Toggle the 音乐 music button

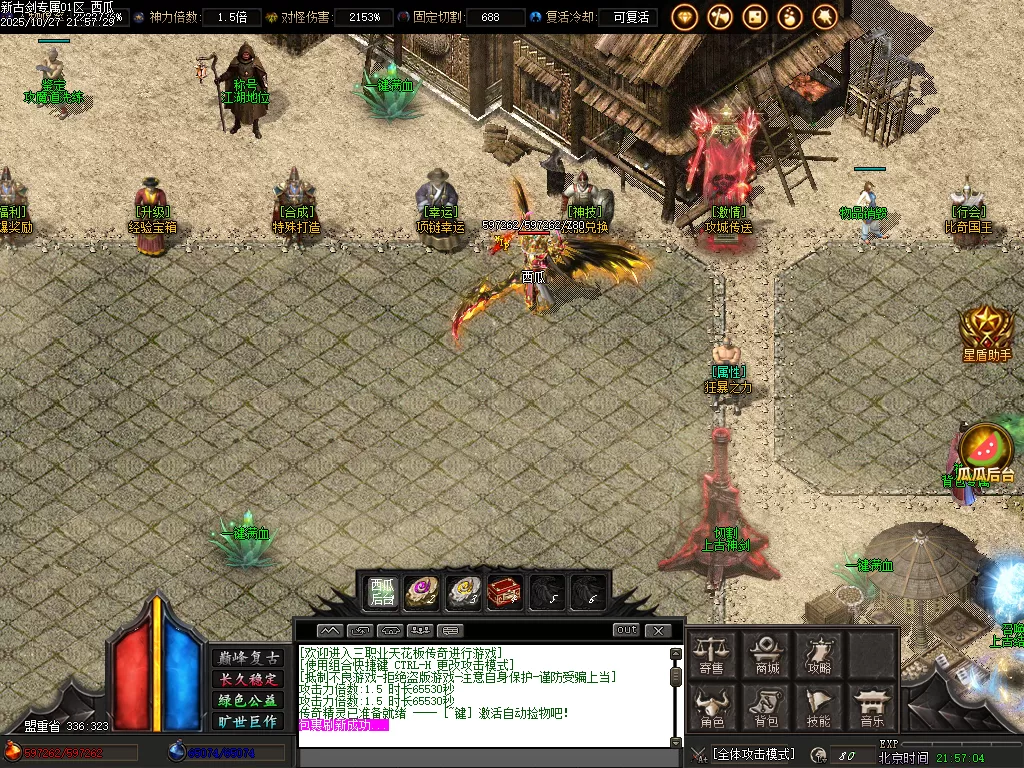[x=873, y=708]
